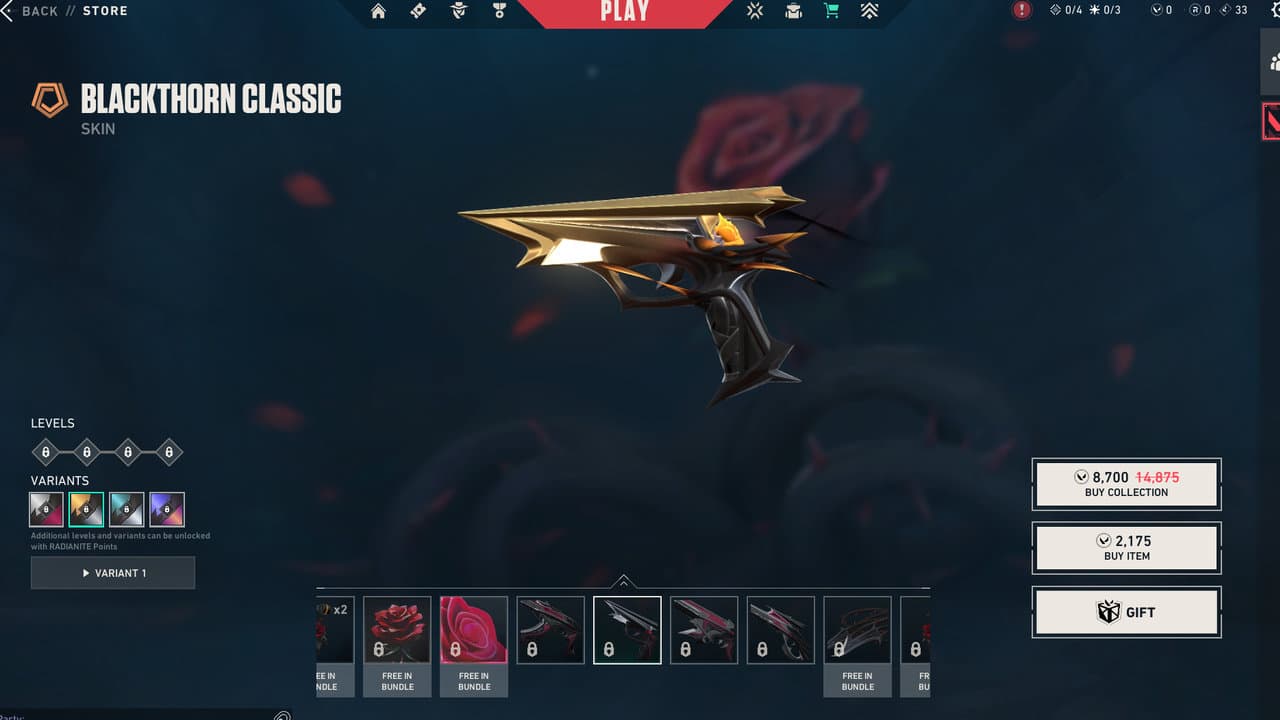Choose the pink rose spray thumbnail
1280x720 pixels.
[x=474, y=630]
